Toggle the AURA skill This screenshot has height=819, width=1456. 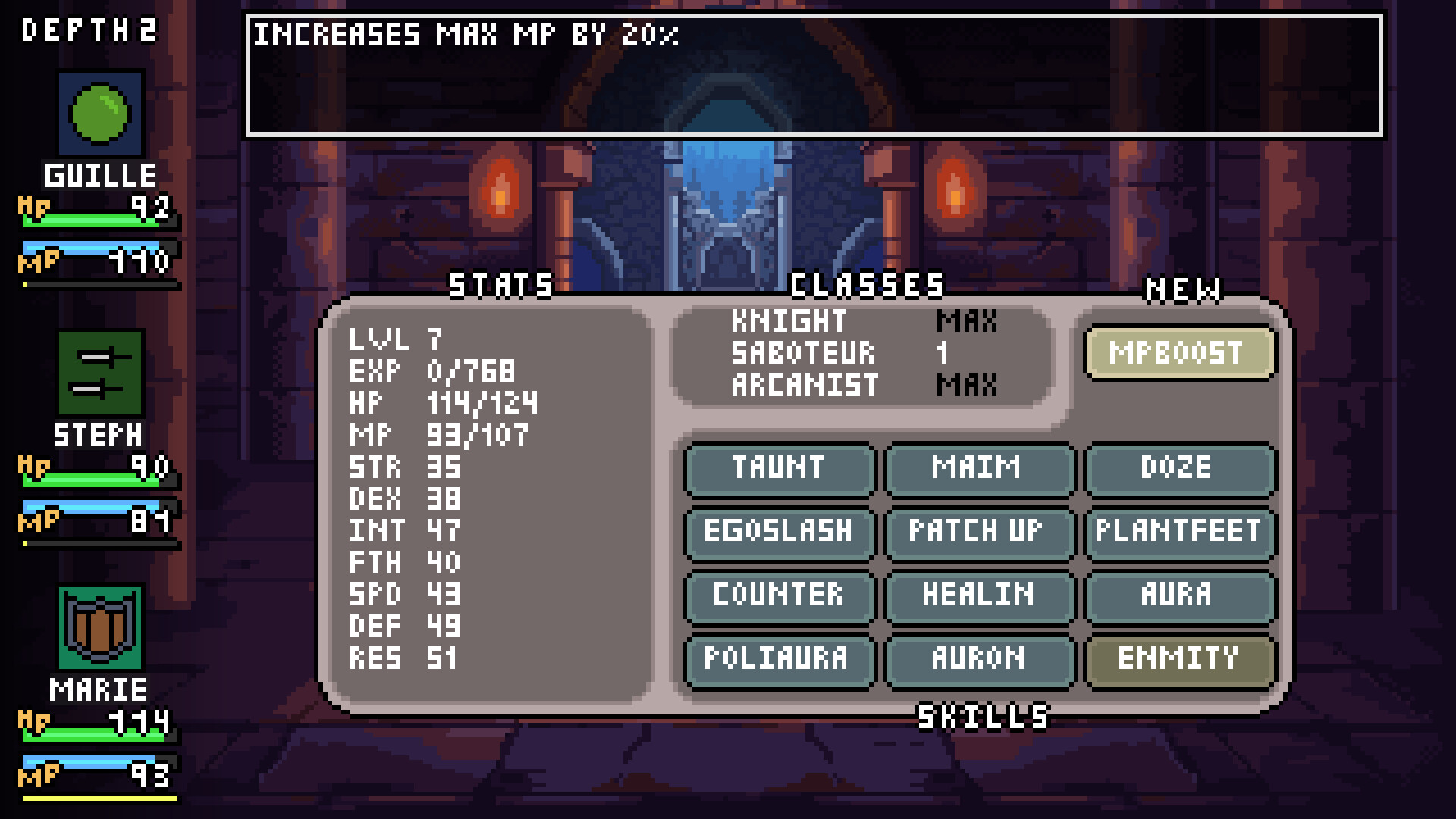pyautogui.click(x=1180, y=597)
